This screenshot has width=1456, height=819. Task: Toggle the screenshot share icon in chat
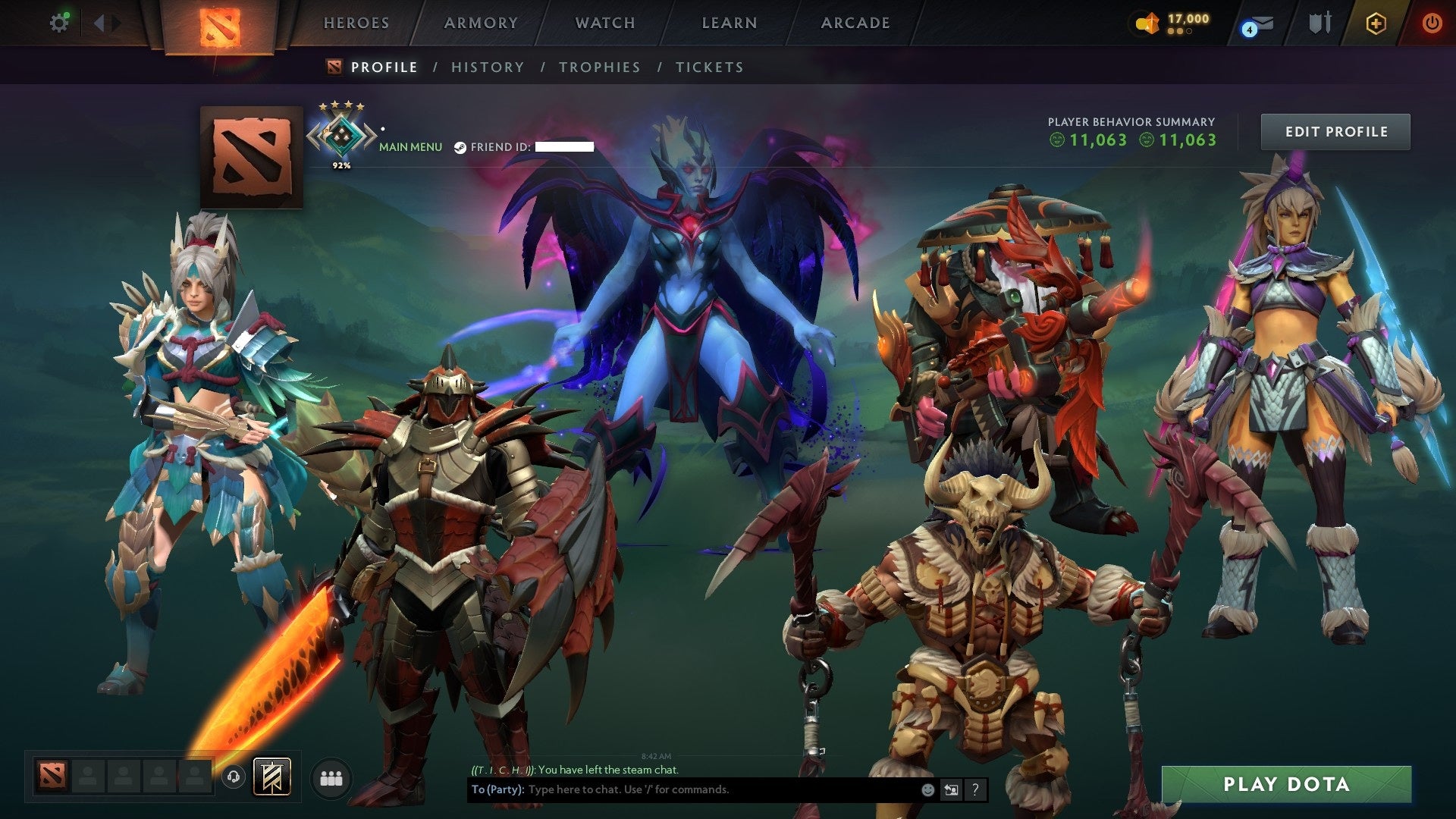951,789
